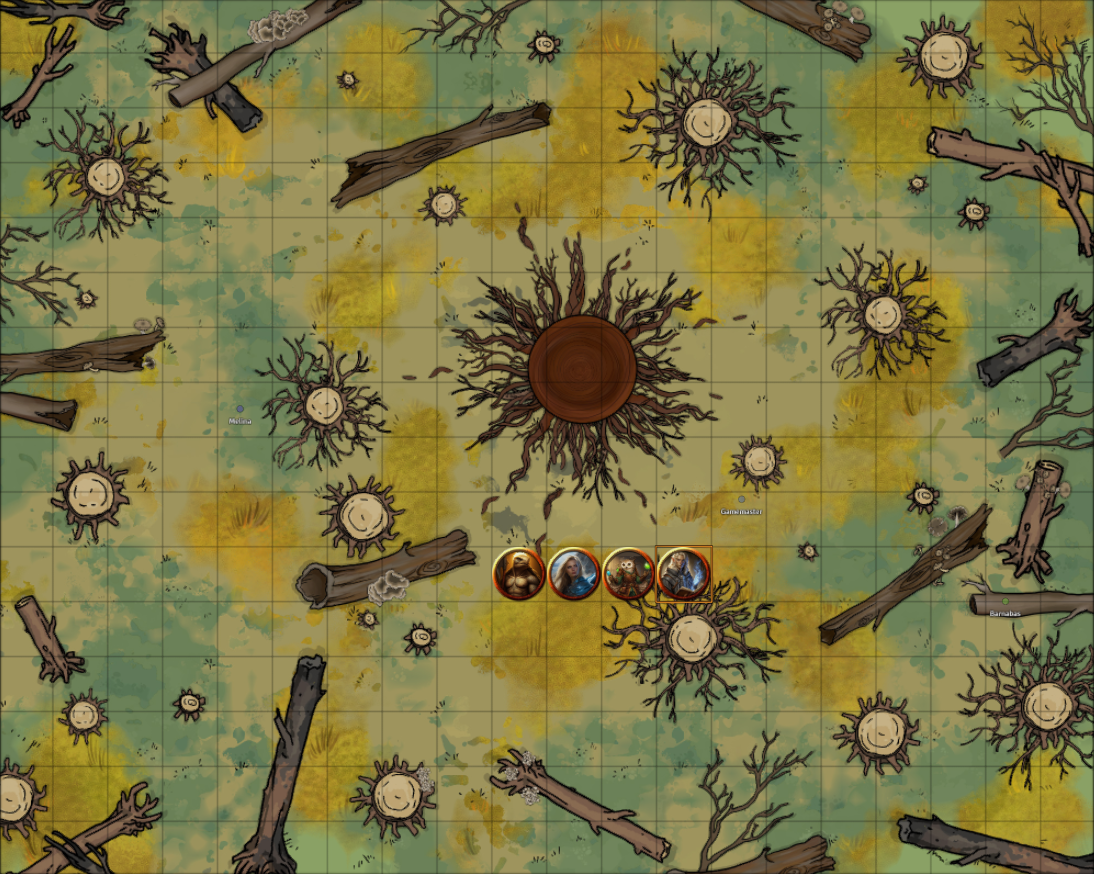Click the silver-haired elf wizard token
The height and width of the screenshot is (874, 1094).
684,574
